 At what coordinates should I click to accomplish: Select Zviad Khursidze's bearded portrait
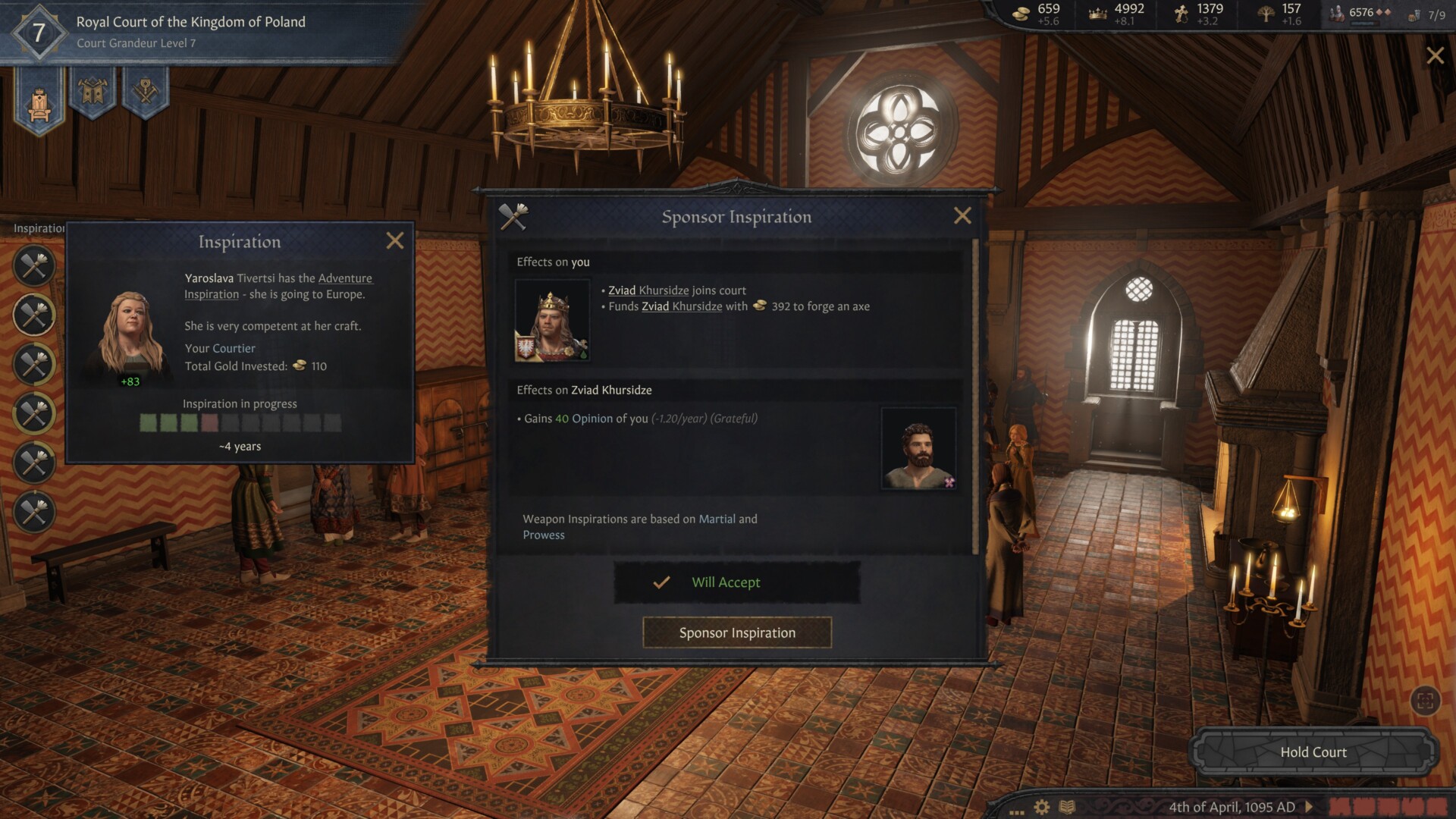[918, 448]
